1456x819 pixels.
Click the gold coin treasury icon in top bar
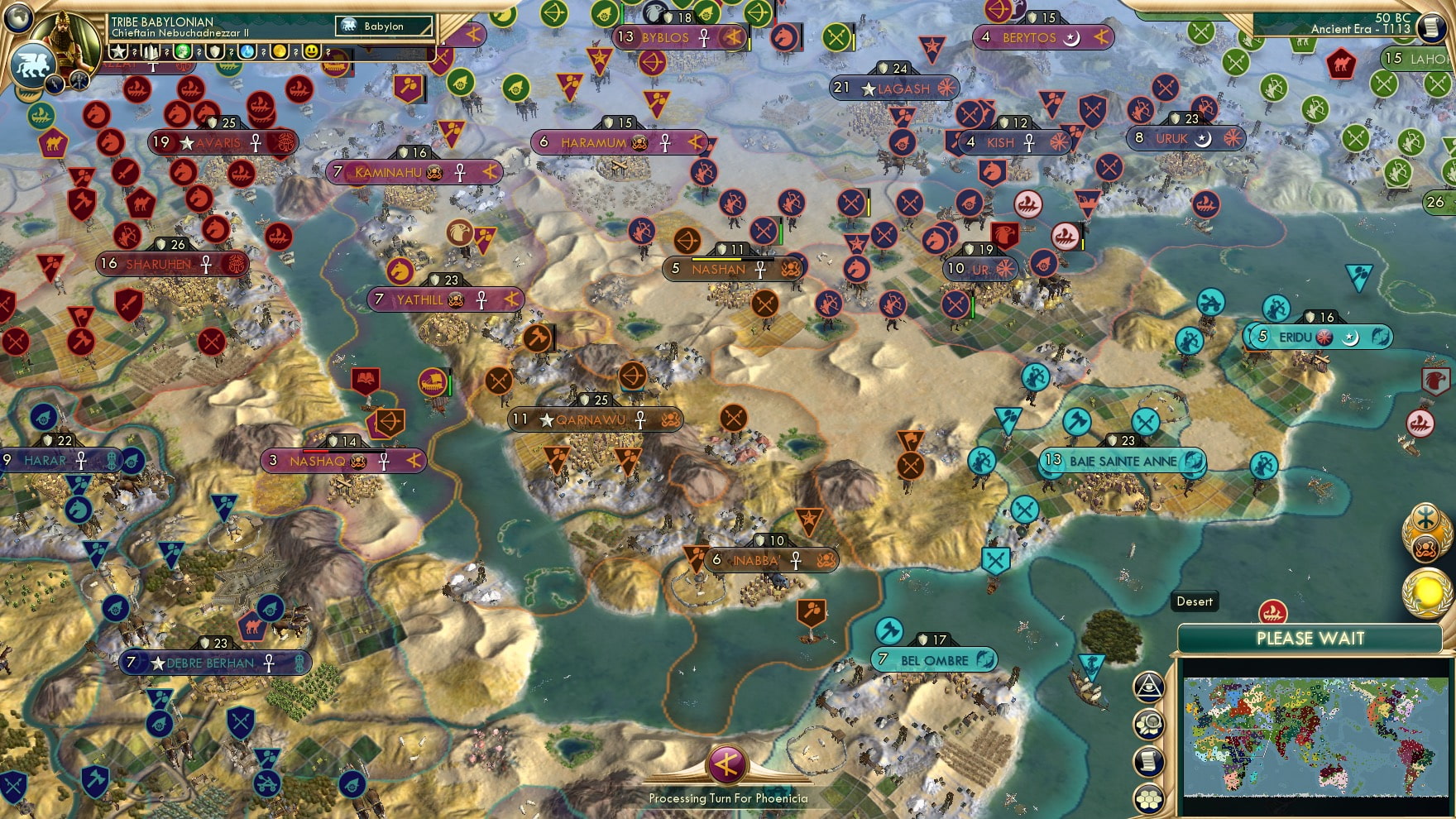pyautogui.click(x=281, y=52)
